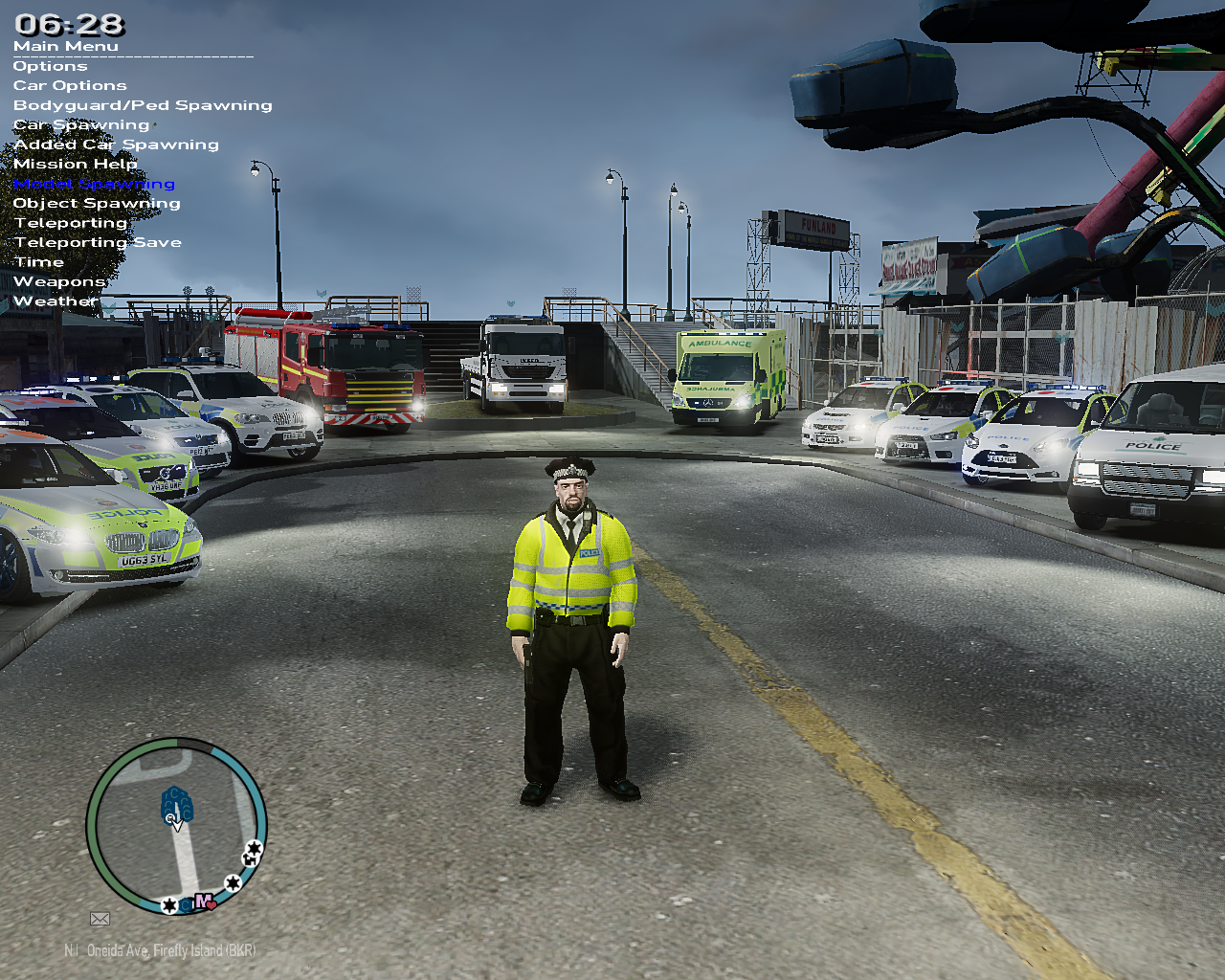Click the envelope message icon
This screenshot has width=1225, height=980.
point(100,919)
